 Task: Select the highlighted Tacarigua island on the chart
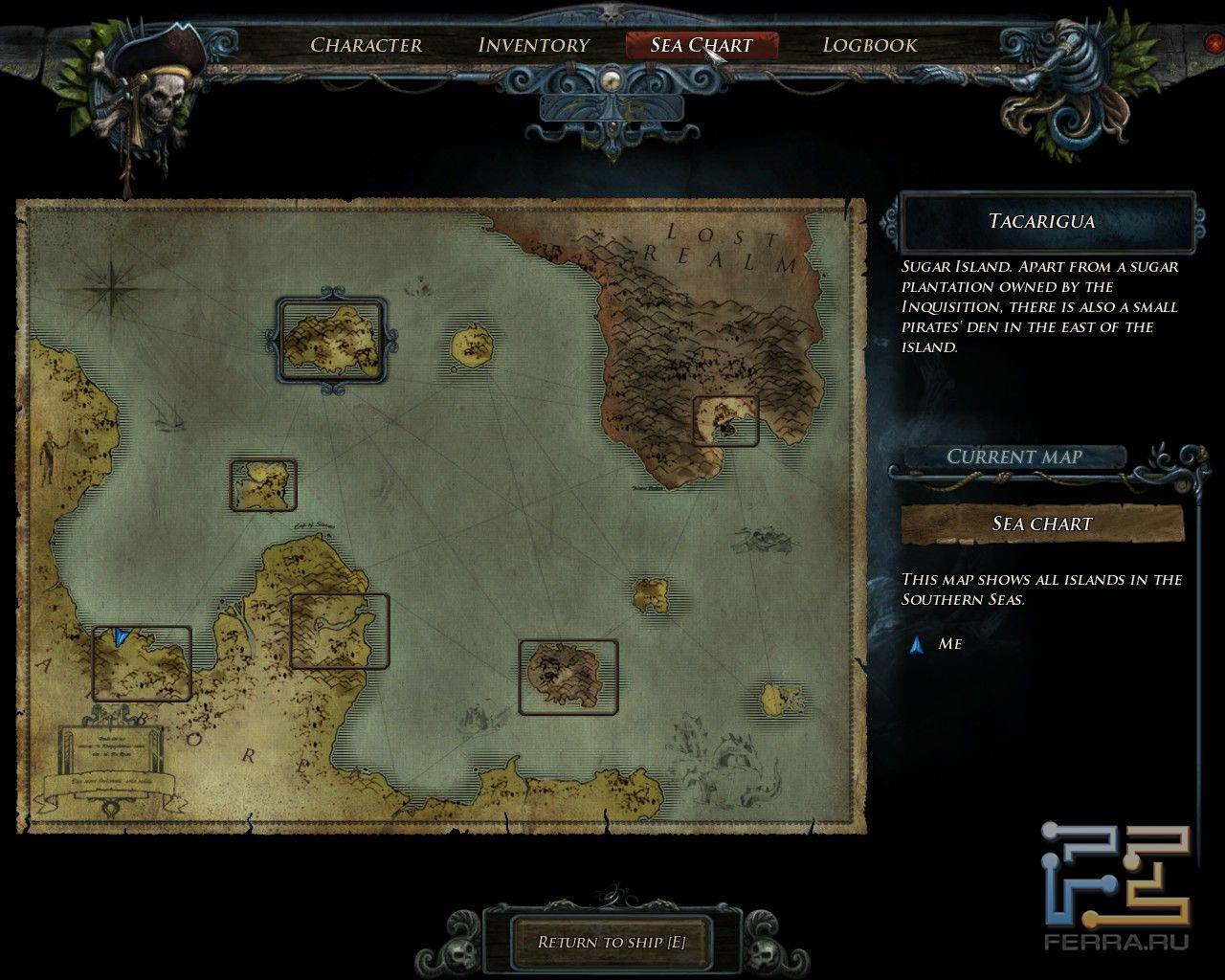(x=331, y=341)
